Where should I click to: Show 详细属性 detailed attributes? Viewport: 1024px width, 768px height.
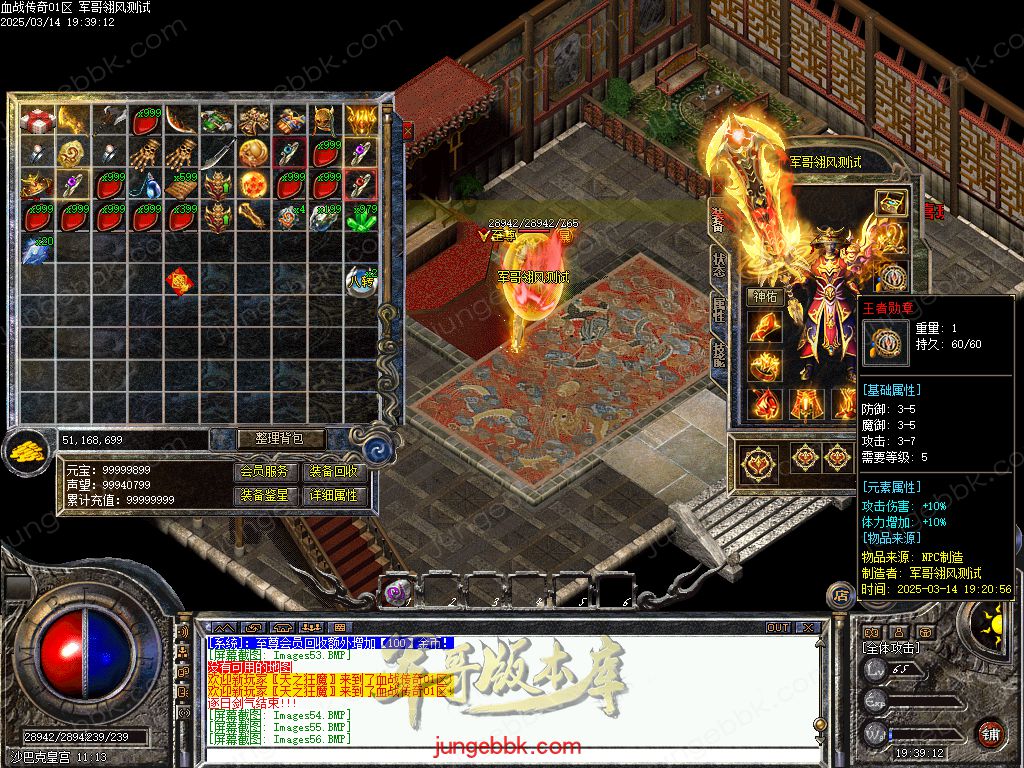pos(334,495)
